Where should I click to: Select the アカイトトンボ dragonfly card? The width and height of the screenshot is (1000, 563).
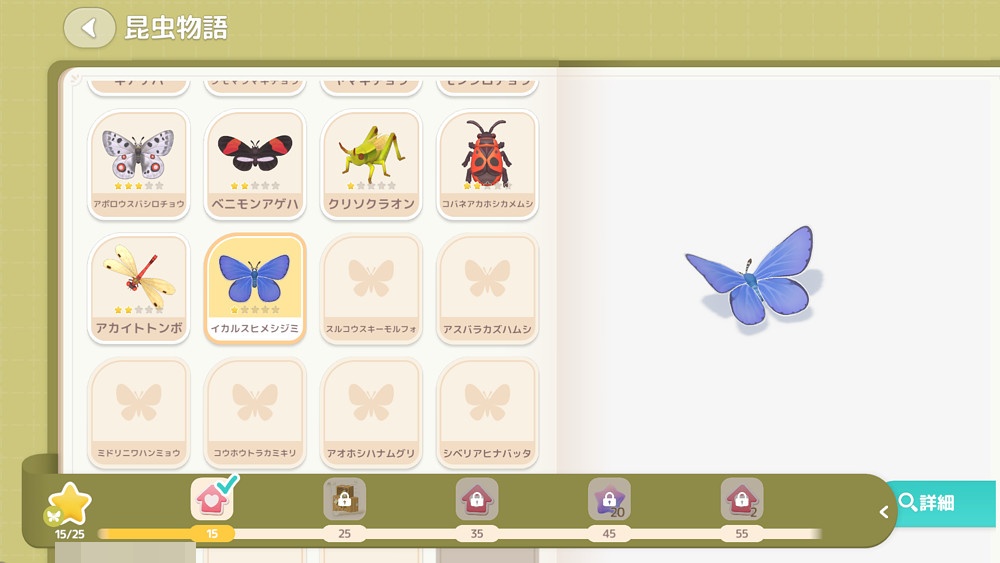tap(138, 288)
